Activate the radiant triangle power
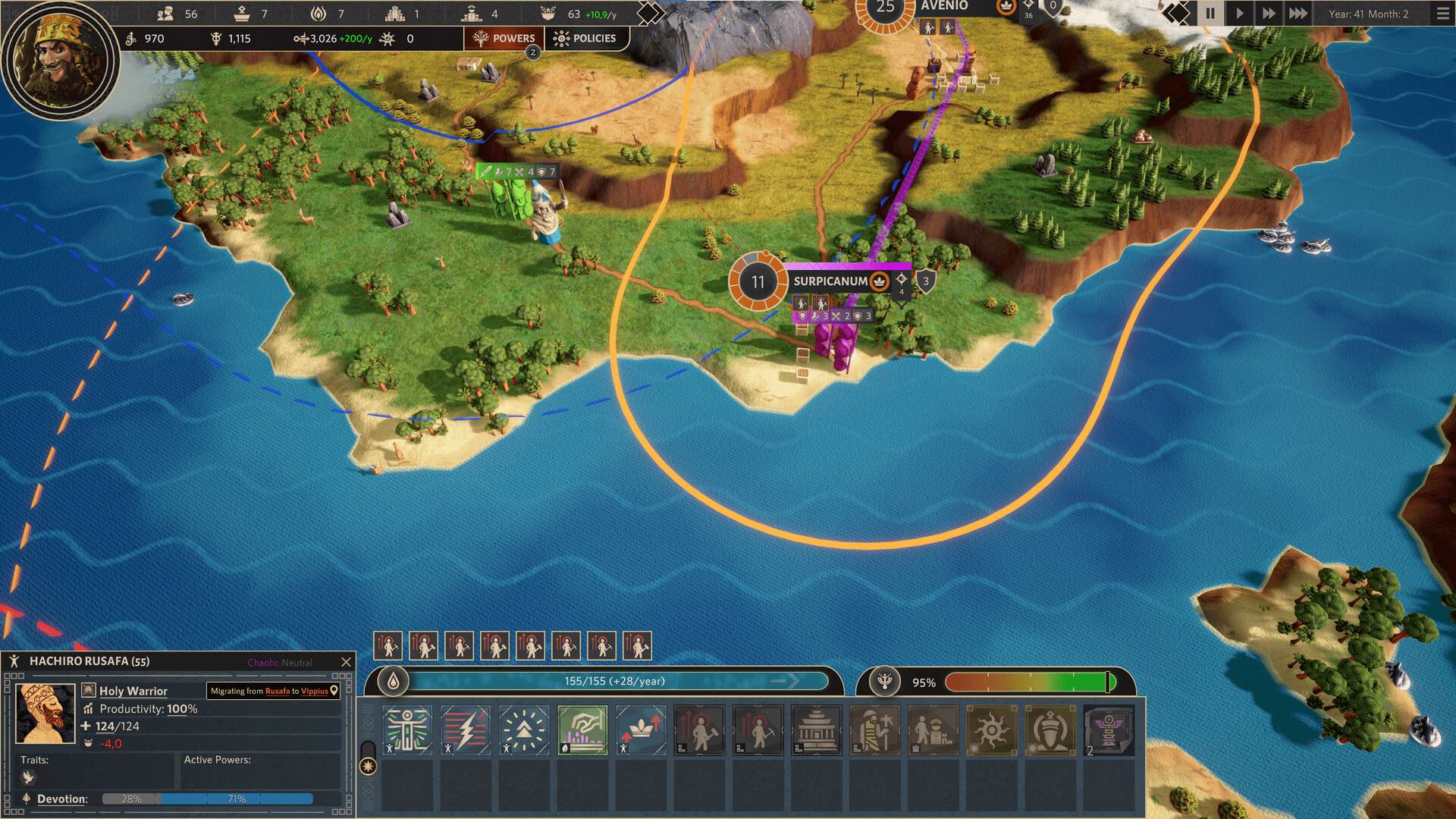 coord(524,730)
